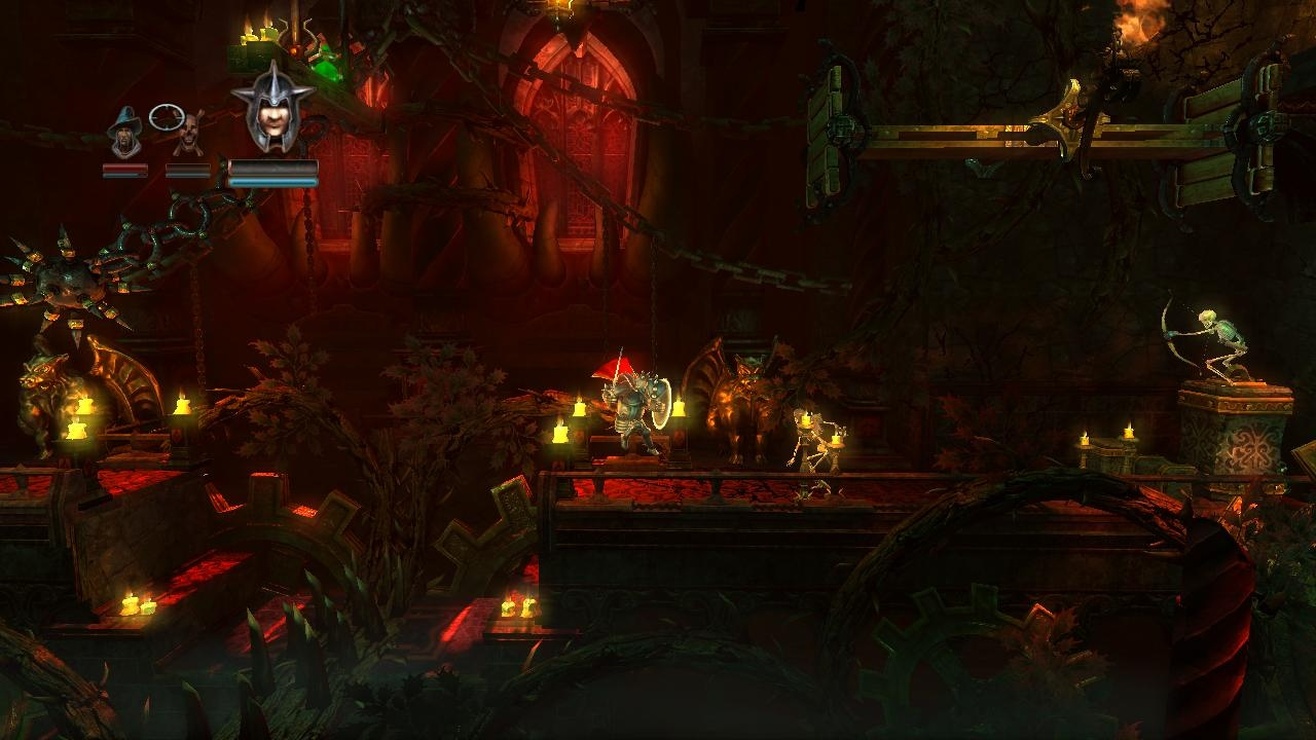1316x740 pixels.
Task: Click the knight's helmeted portrait
Action: coord(273,110)
